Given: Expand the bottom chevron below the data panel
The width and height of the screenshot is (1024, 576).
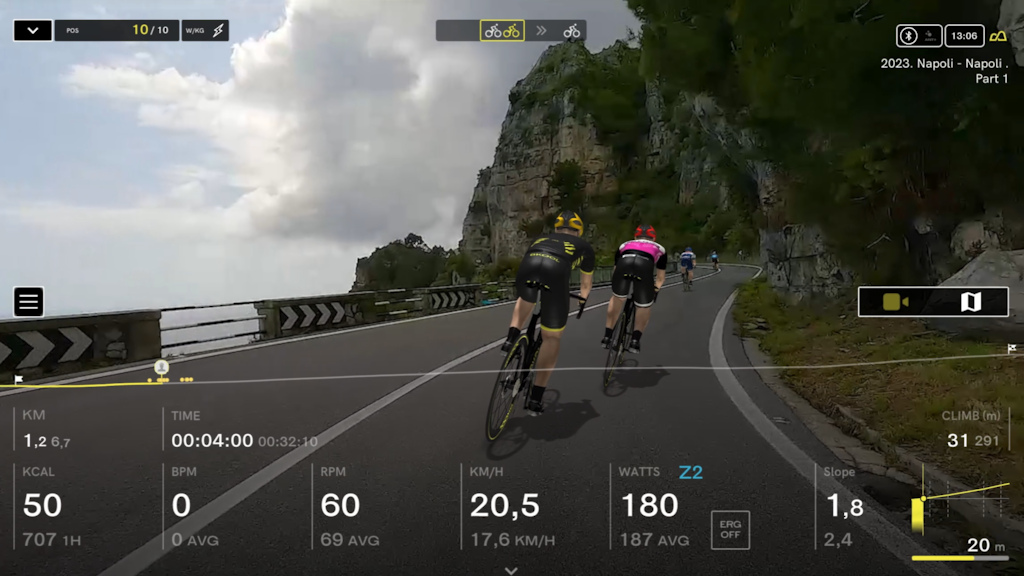Looking at the screenshot, I should tap(511, 570).
